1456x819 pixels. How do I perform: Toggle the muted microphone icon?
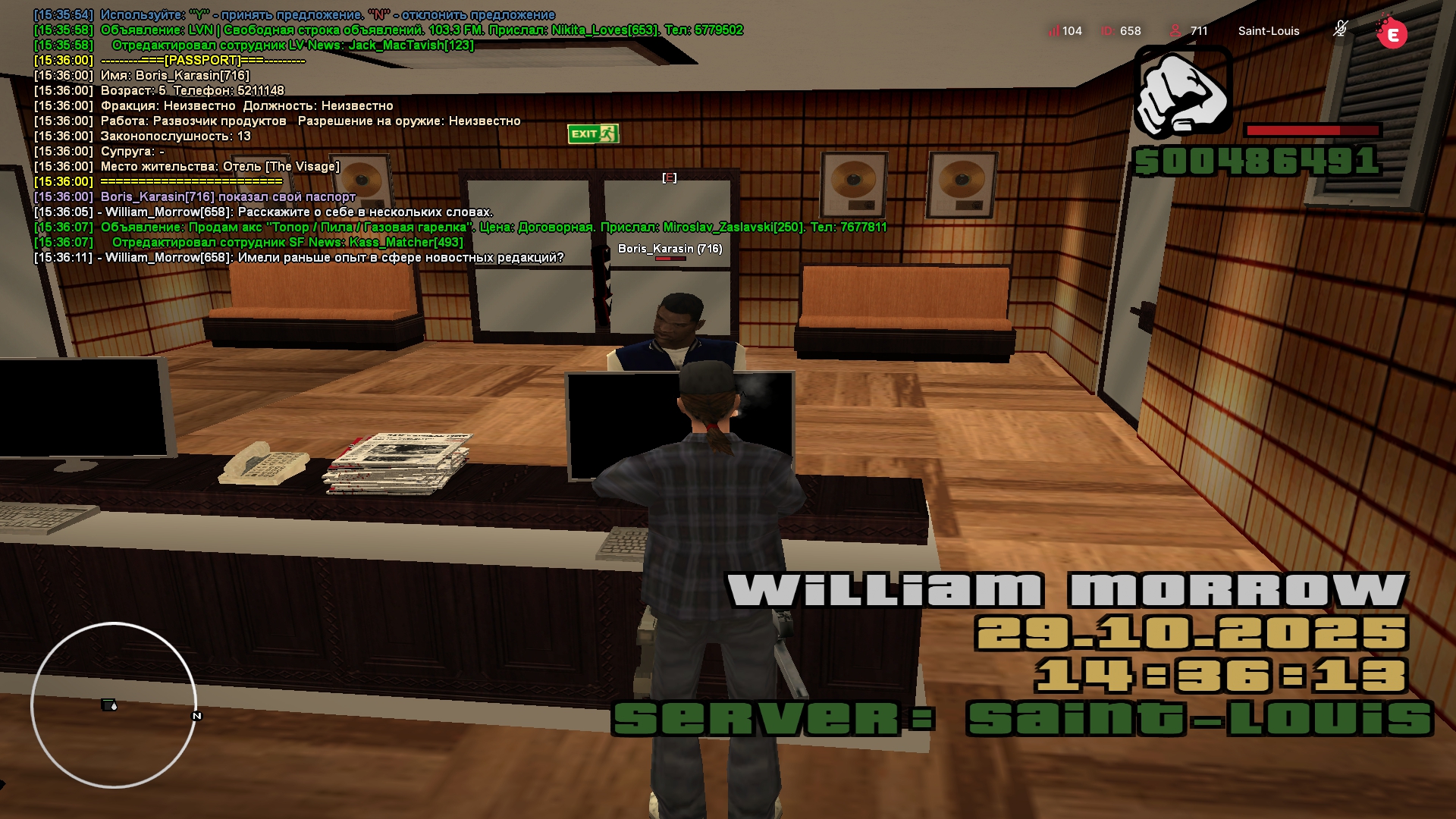point(1340,30)
